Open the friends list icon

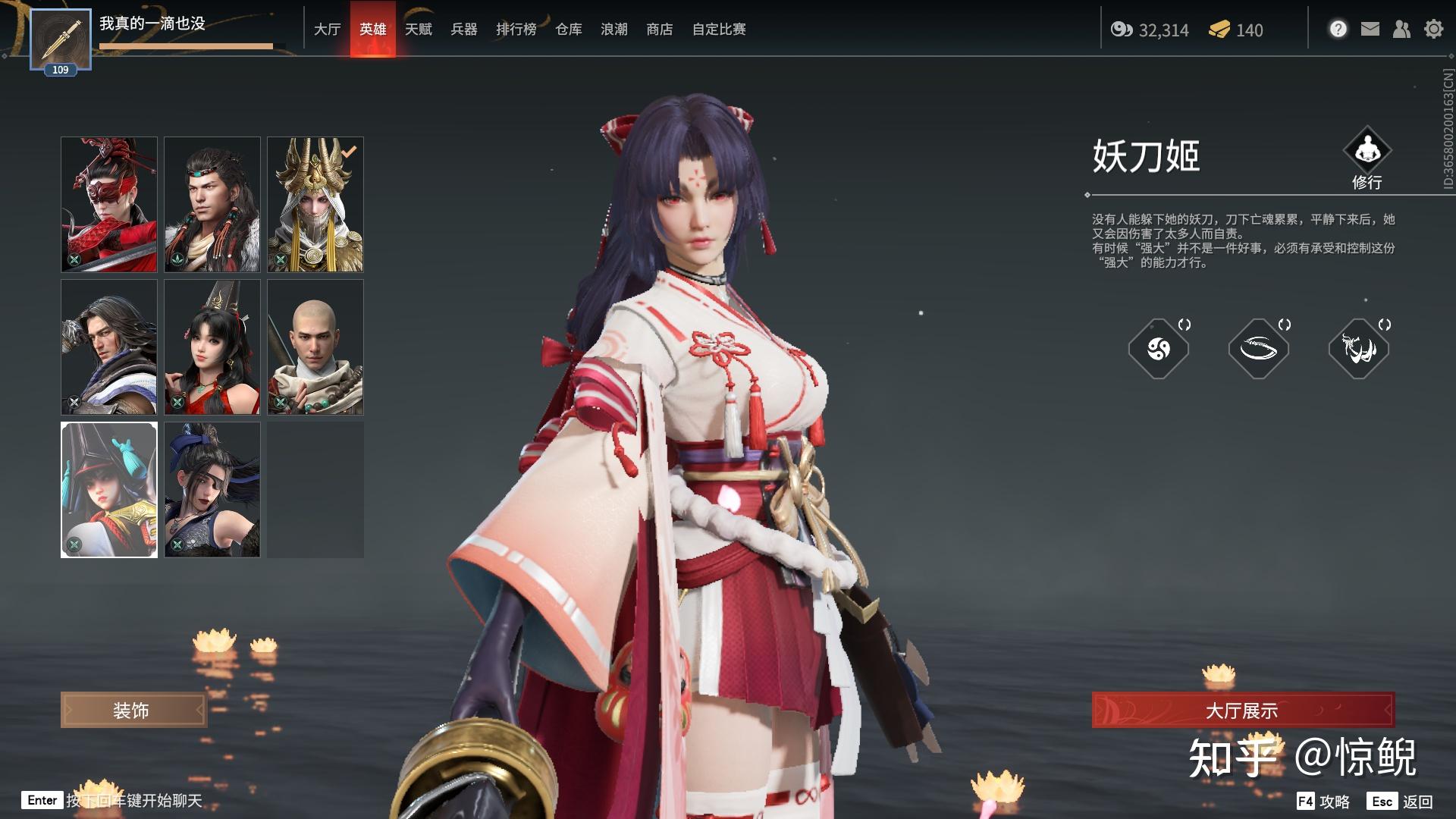pyautogui.click(x=1401, y=30)
